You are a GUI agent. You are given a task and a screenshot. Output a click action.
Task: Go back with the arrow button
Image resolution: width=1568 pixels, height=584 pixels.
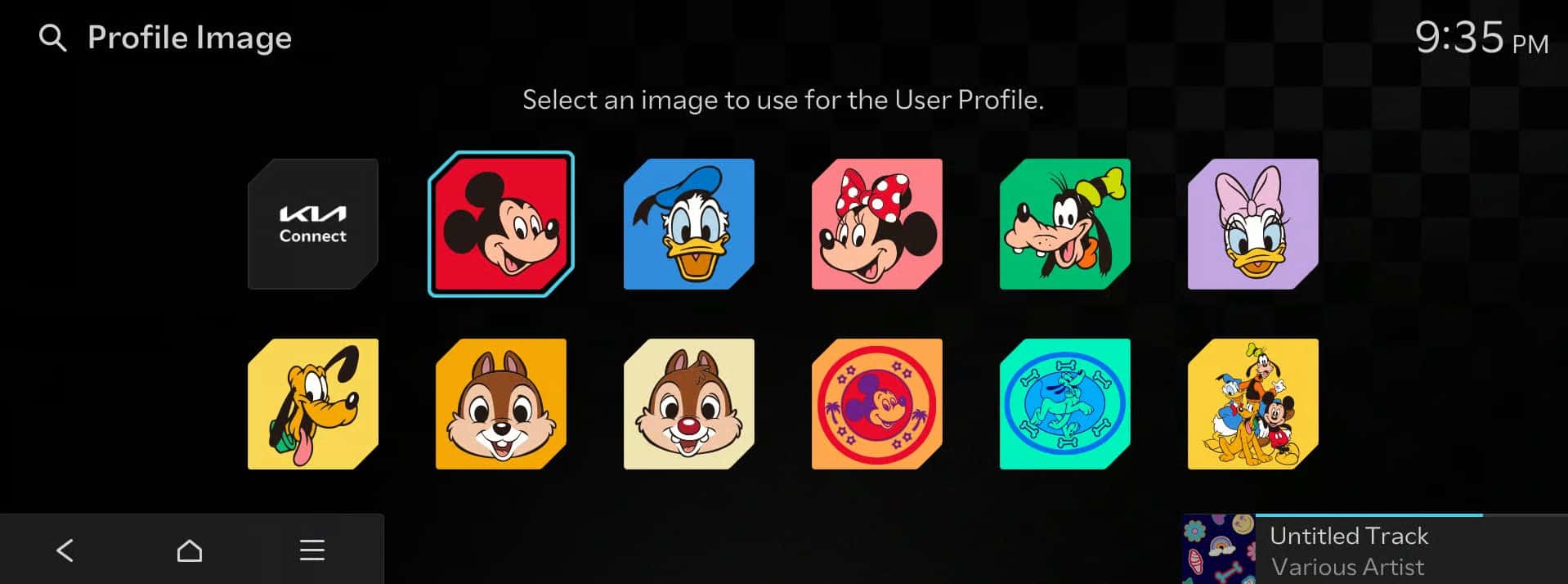pos(65,550)
